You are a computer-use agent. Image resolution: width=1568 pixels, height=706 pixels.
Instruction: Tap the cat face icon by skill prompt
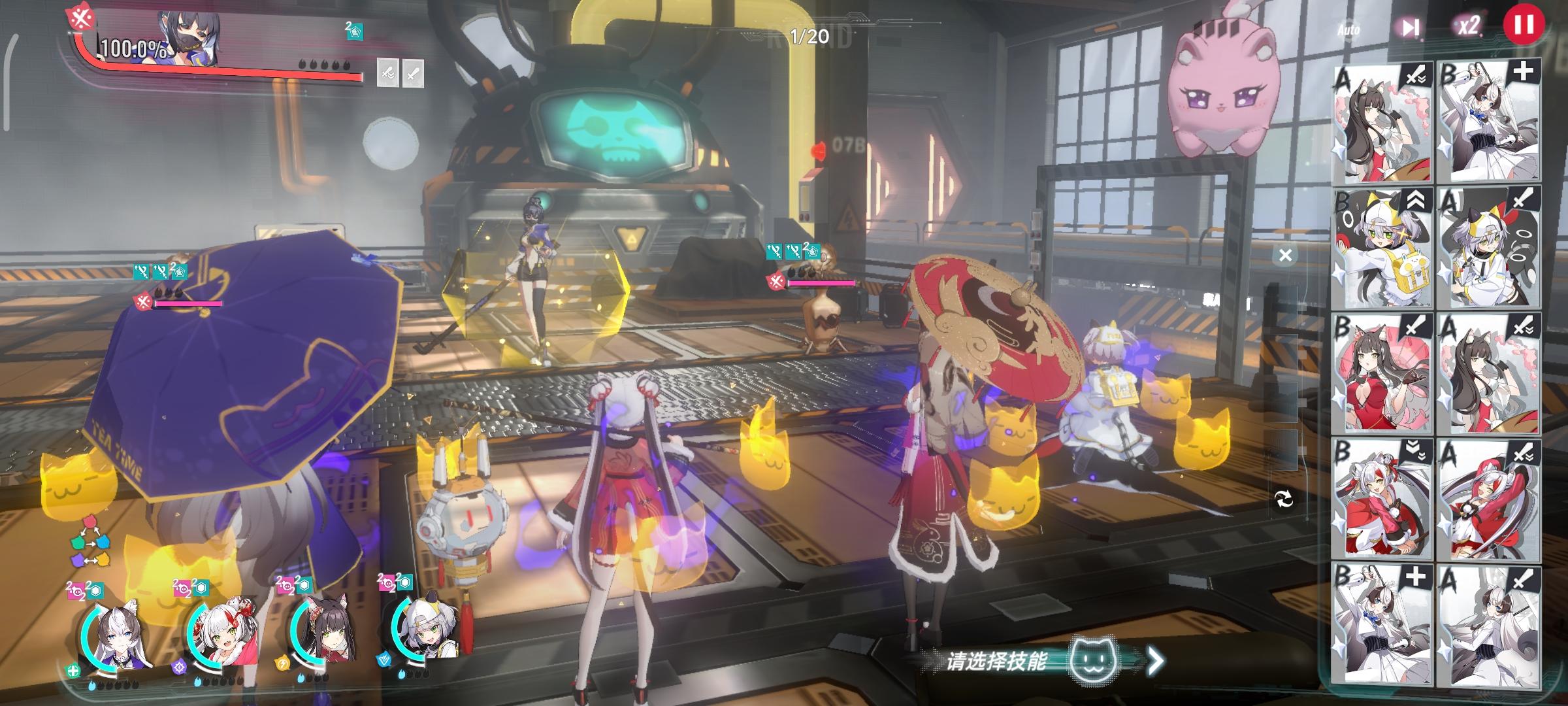click(1094, 660)
